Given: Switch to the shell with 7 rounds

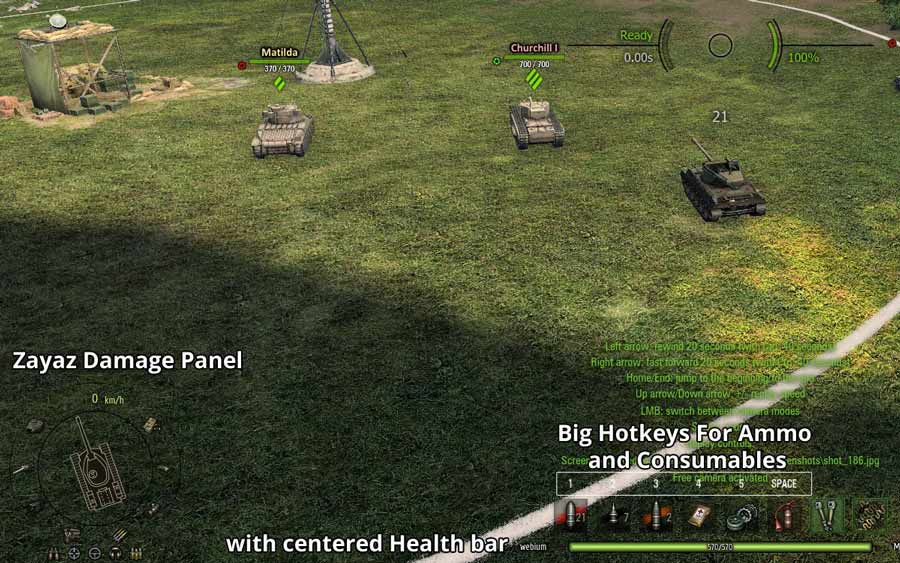Looking at the screenshot, I should [614, 516].
